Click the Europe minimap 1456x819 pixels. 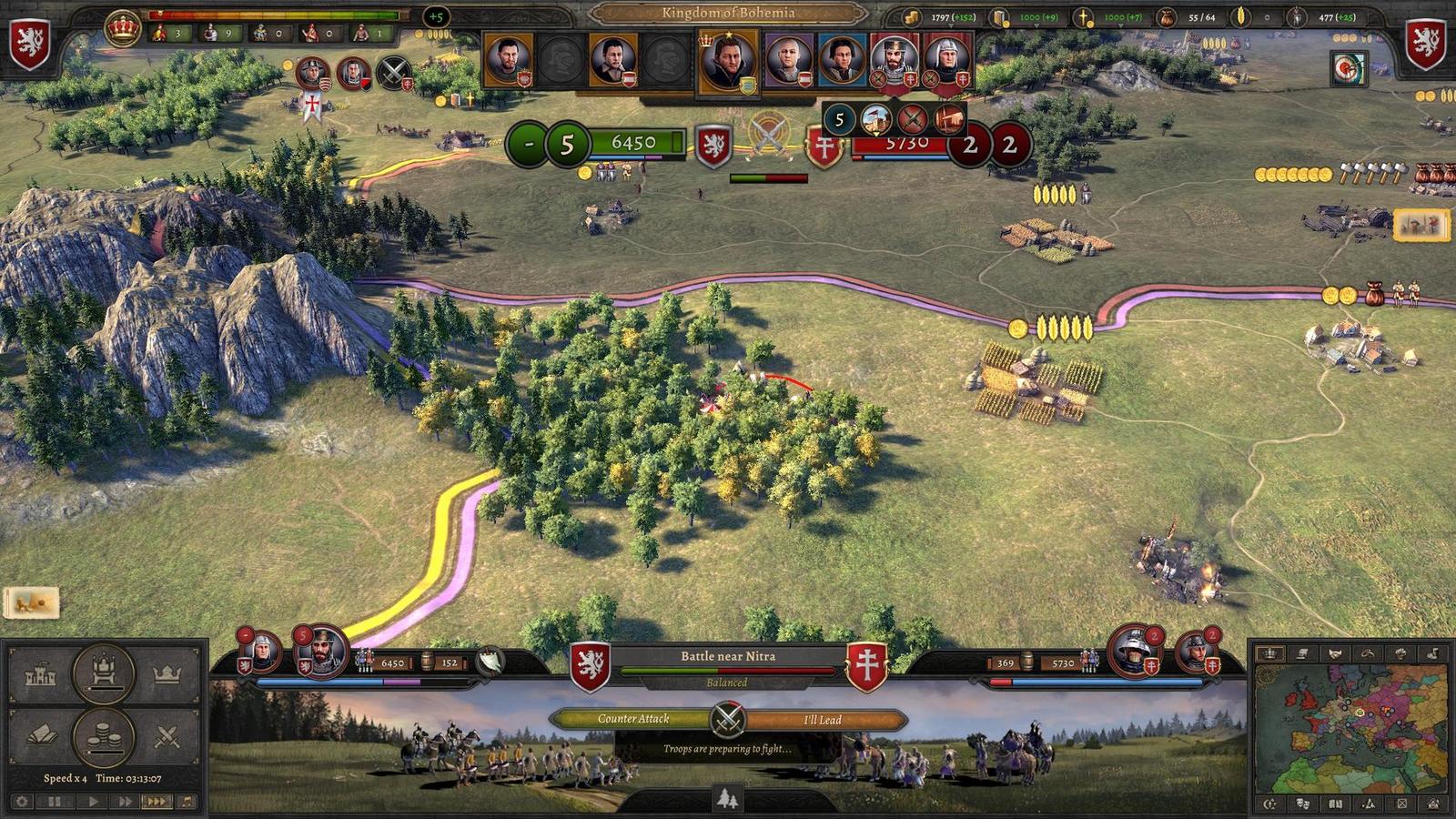coord(1350,728)
